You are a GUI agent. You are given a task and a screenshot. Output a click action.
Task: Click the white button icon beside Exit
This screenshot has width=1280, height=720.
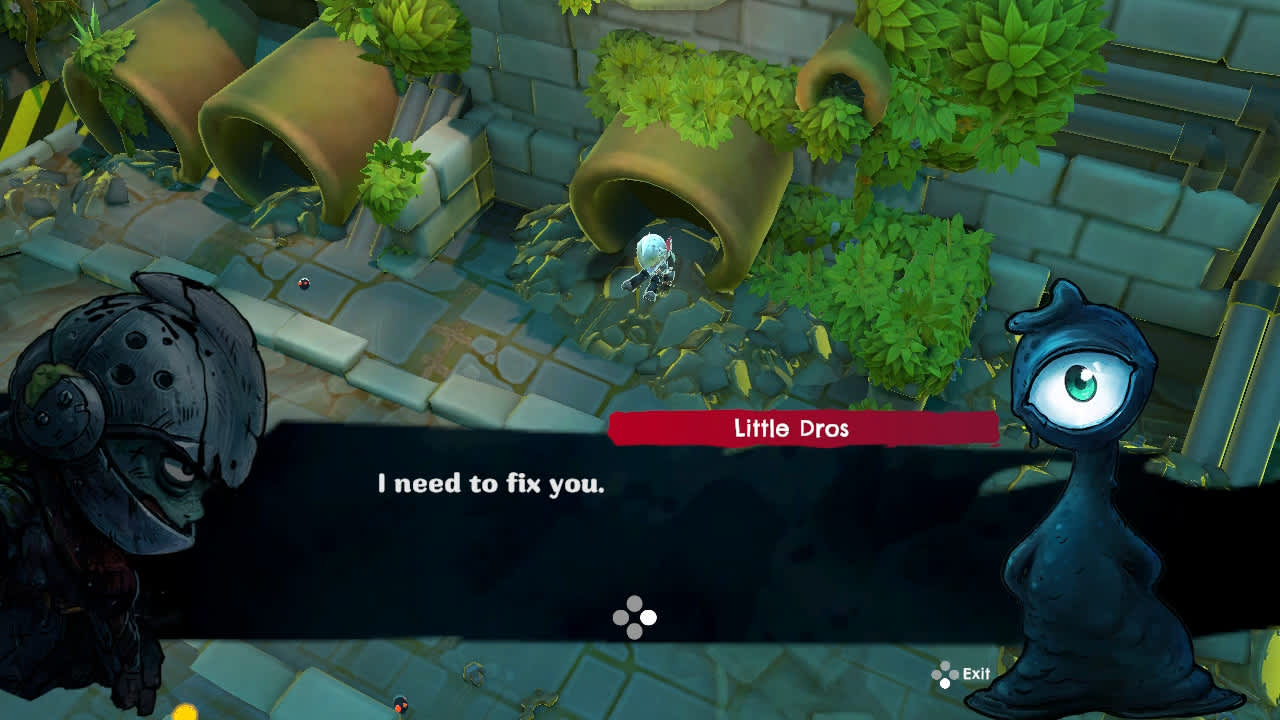coord(945,684)
